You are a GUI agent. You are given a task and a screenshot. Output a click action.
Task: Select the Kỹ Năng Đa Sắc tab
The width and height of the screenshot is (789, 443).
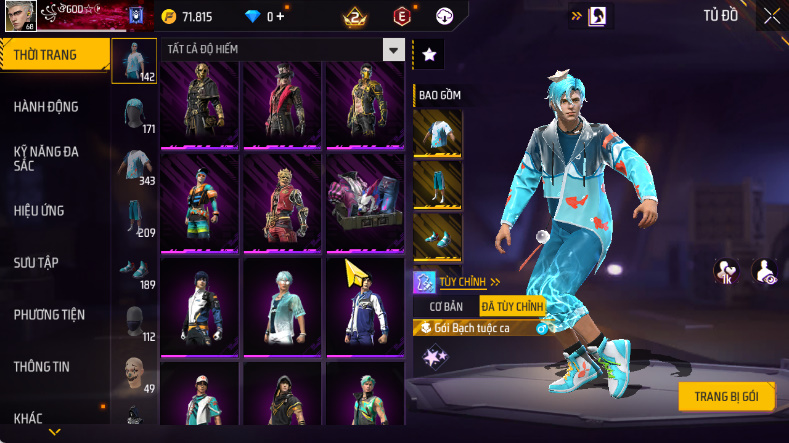pyautogui.click(x=46, y=158)
